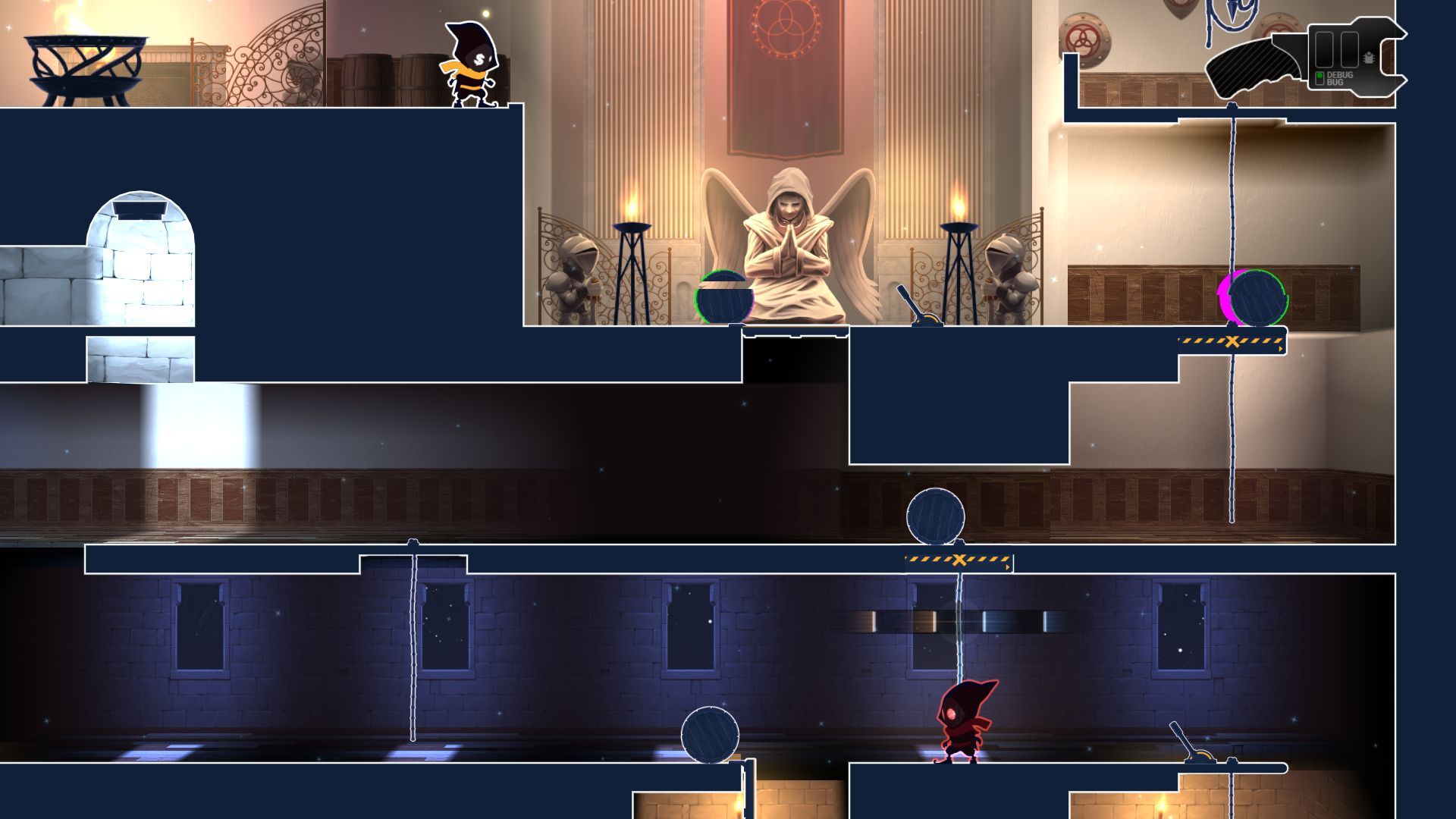1456x819 pixels.
Task: Click the bug icon on the gadget
Action: point(1368,58)
